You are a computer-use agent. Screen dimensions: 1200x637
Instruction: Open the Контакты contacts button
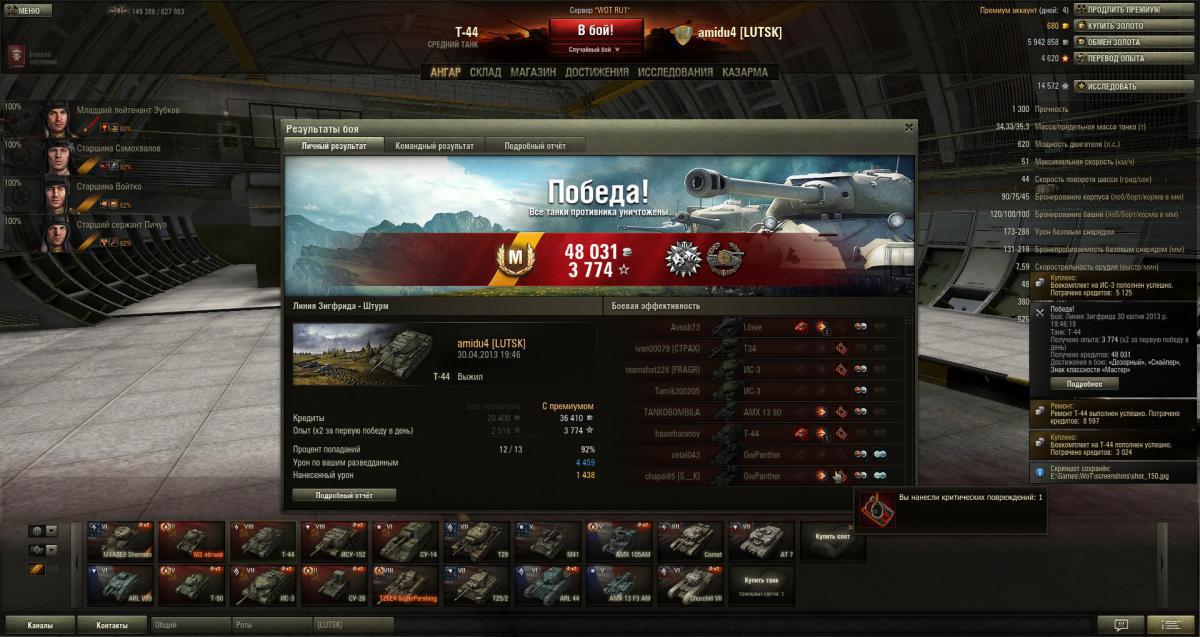pyautogui.click(x=112, y=625)
